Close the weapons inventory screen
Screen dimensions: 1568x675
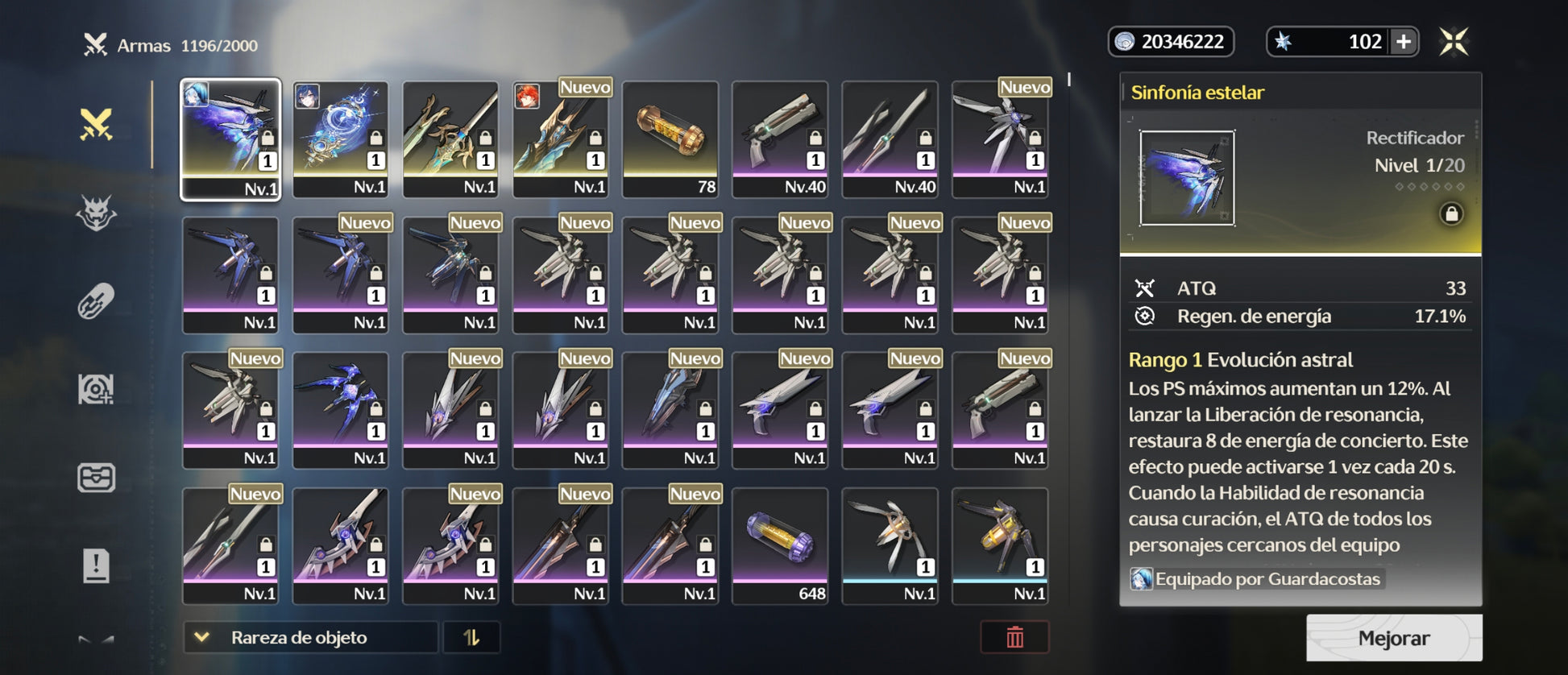1454,42
